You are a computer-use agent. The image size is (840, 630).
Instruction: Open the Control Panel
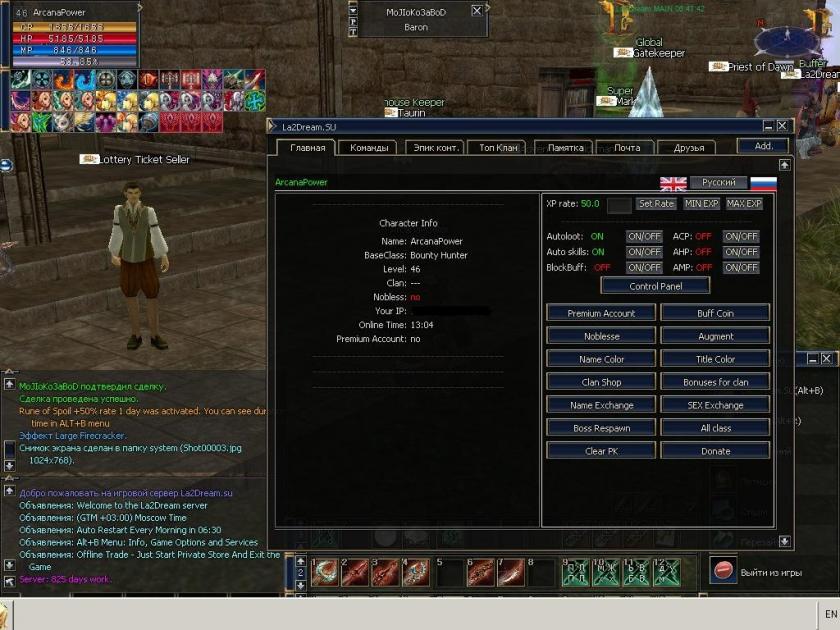[656, 286]
